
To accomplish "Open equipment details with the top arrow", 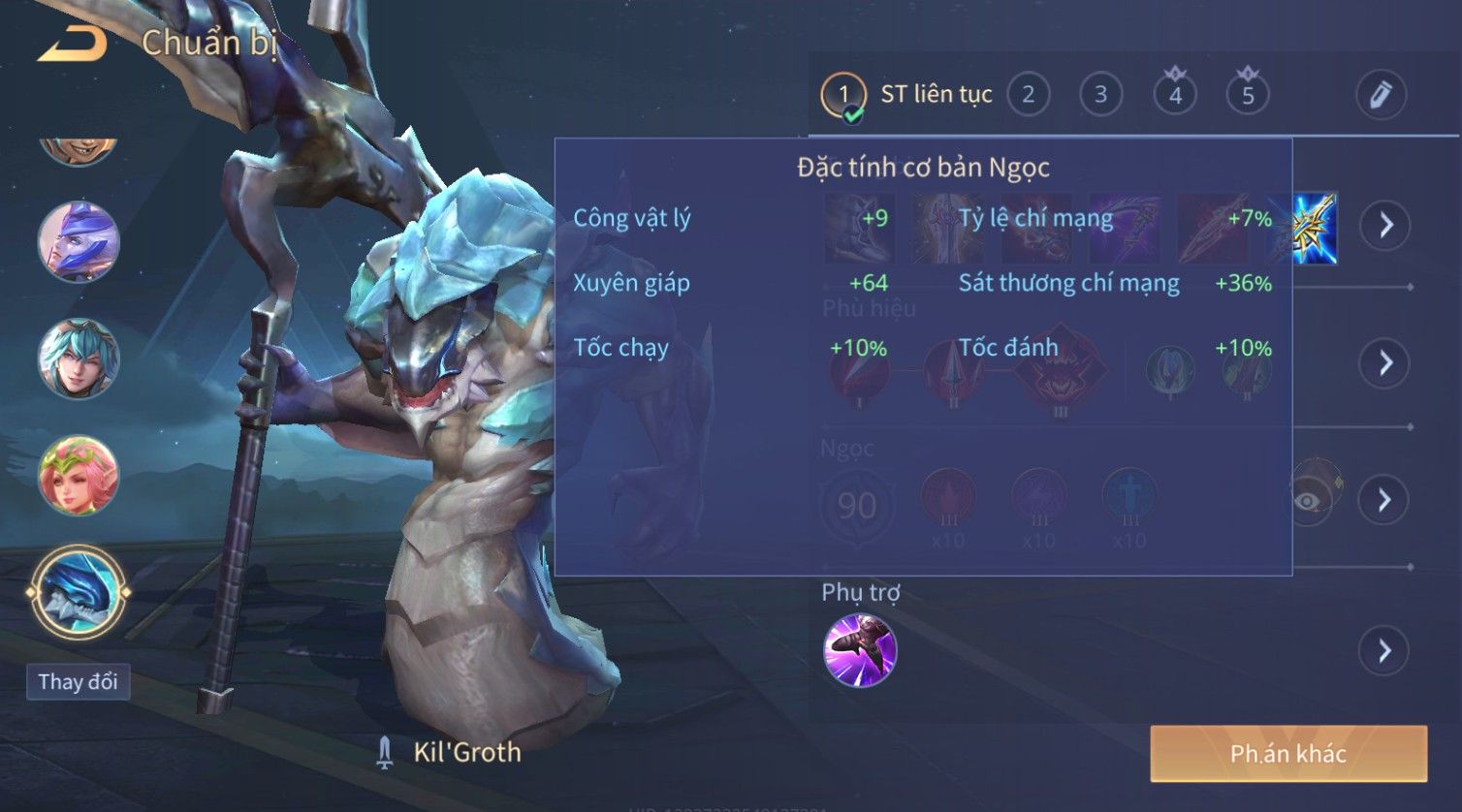I will (x=1385, y=226).
